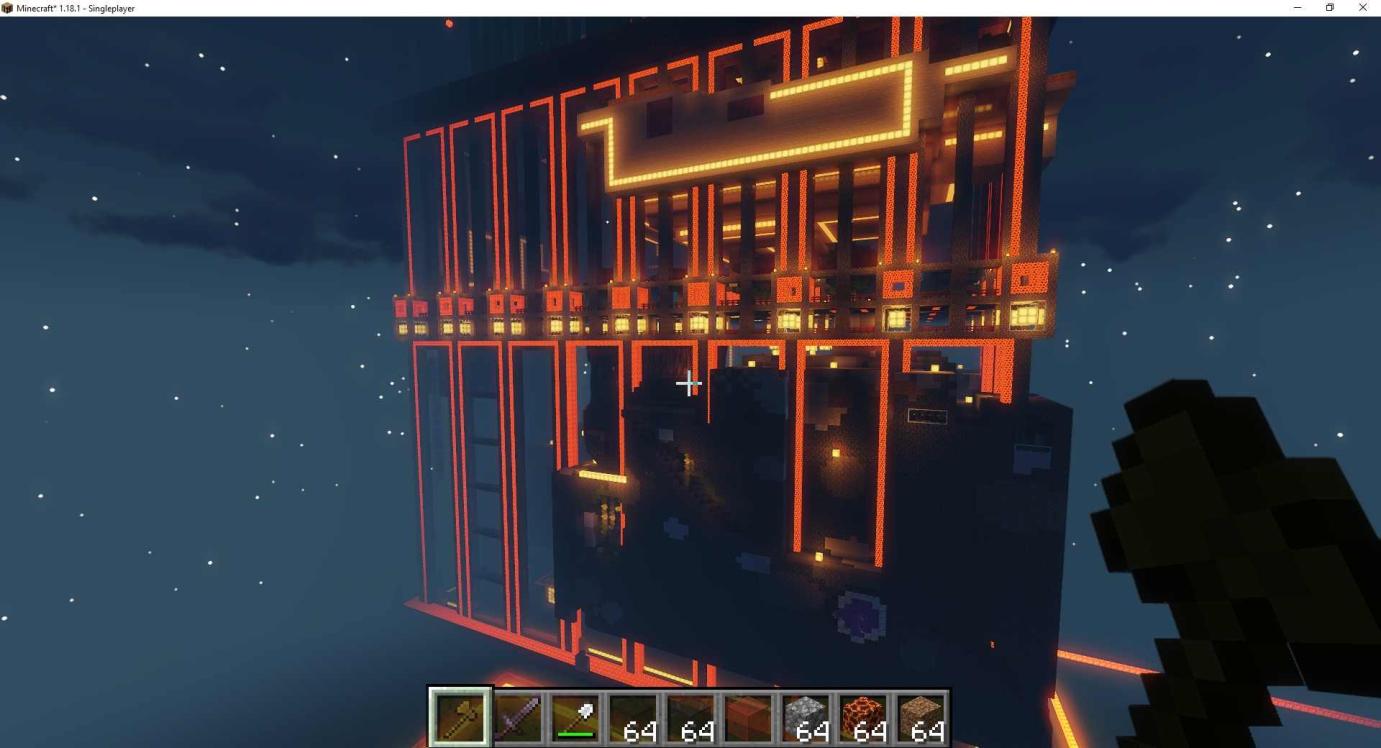Choose the shovel hotbar slot
1381x748 pixels.
point(576,717)
